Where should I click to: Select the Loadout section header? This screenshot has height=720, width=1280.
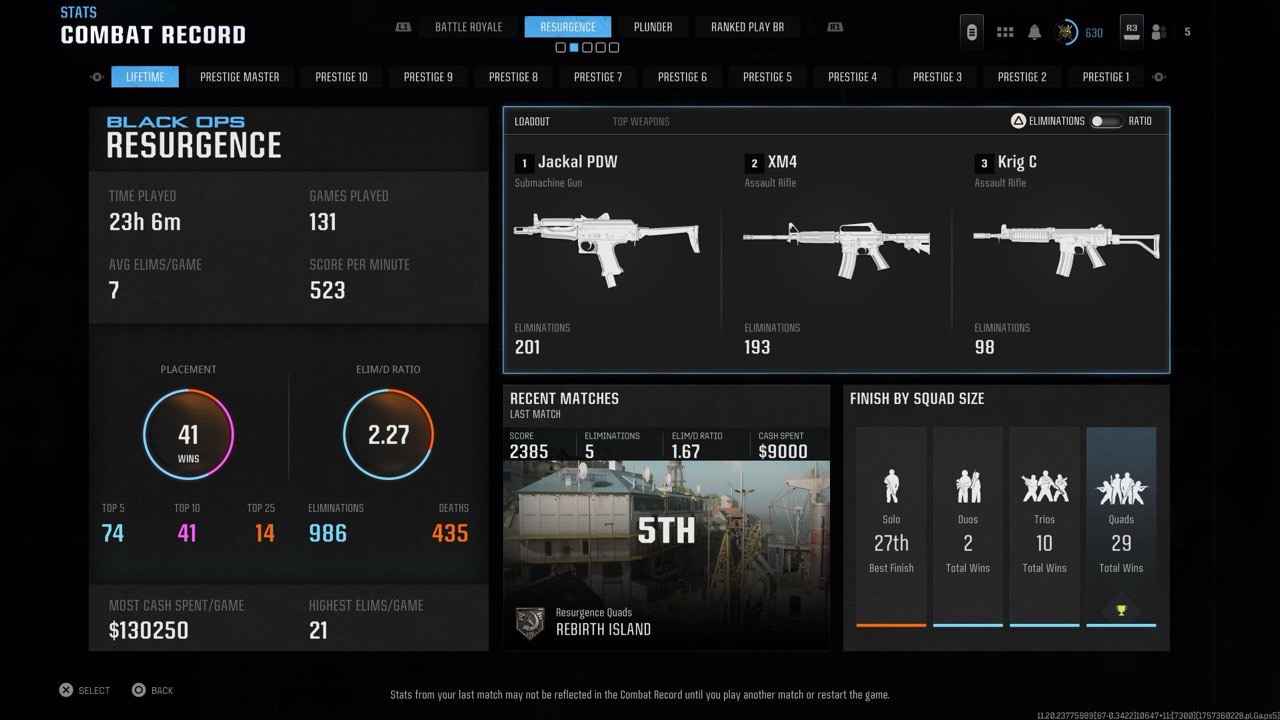point(532,122)
